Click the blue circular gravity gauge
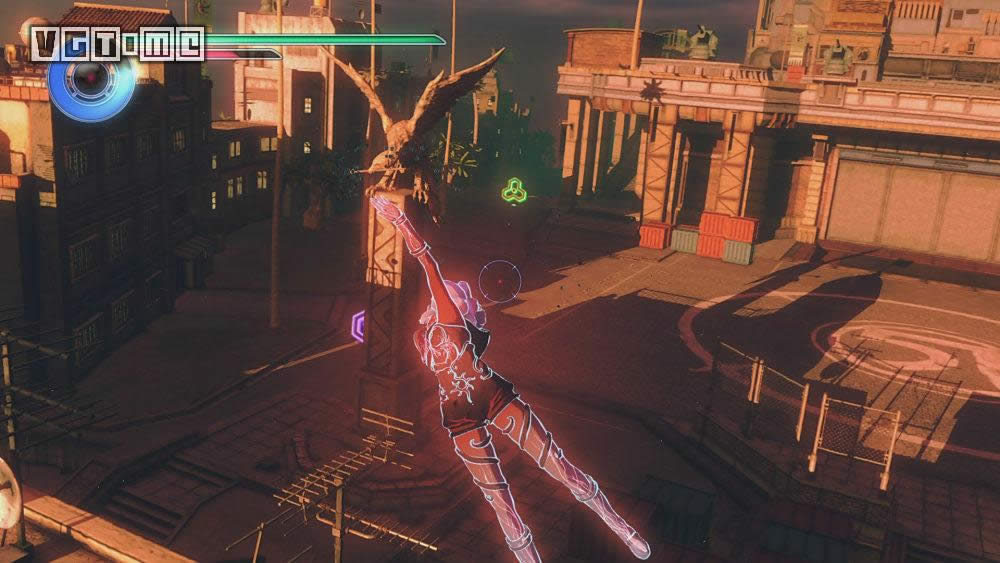 [90, 82]
